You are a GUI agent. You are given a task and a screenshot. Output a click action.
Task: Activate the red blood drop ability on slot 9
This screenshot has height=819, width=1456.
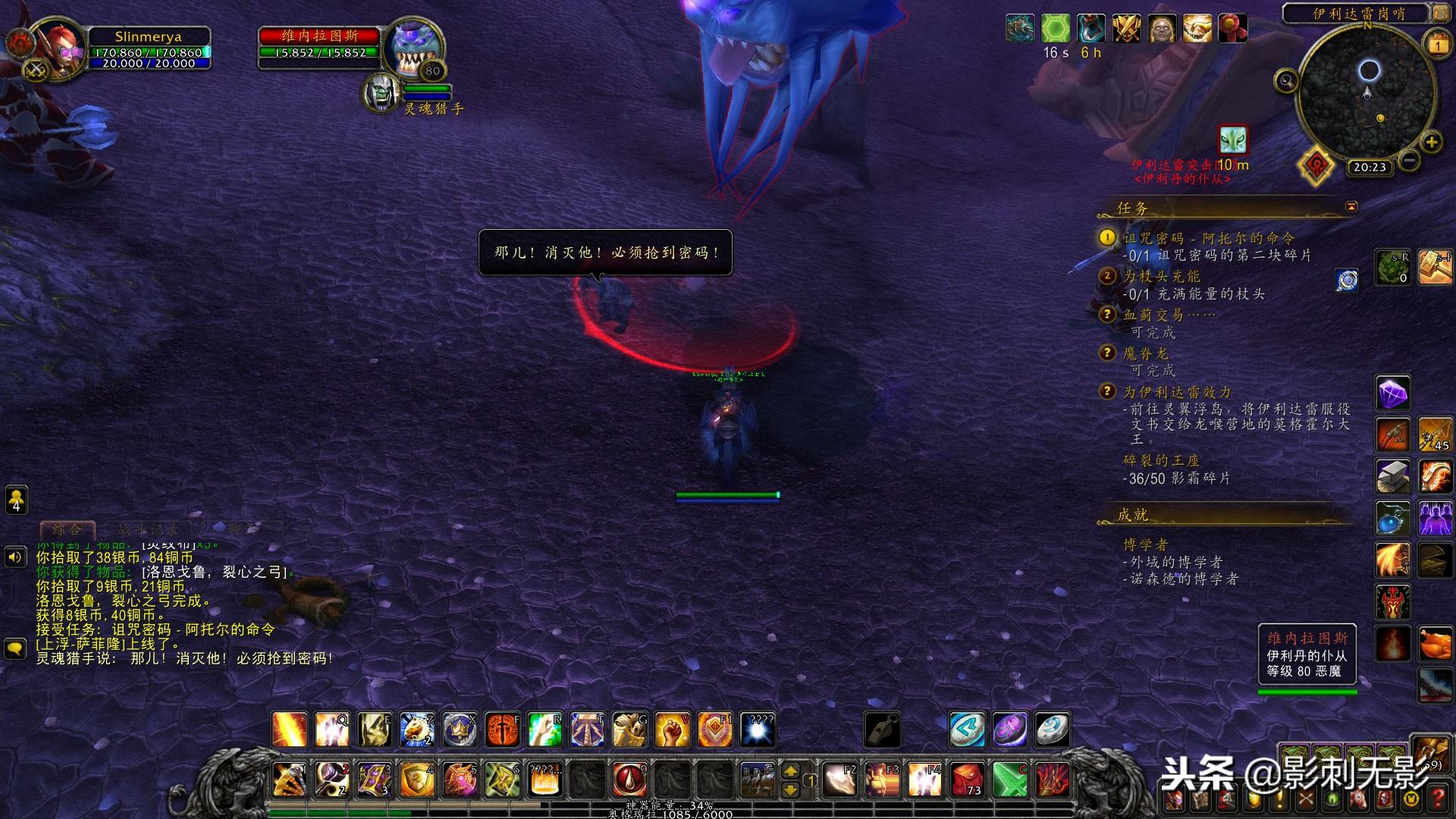click(x=629, y=779)
